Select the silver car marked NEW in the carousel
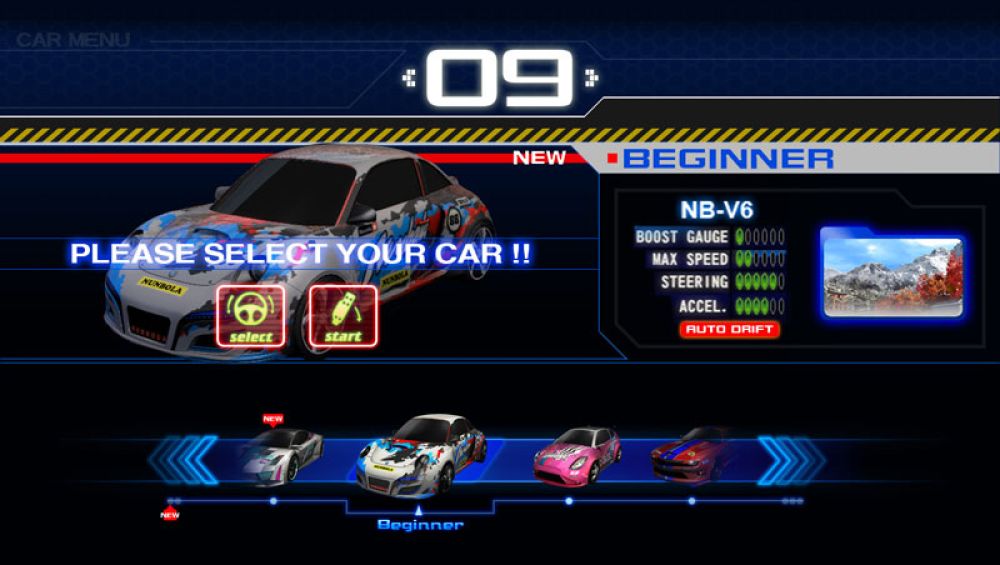This screenshot has height=565, width=1000. point(282,455)
